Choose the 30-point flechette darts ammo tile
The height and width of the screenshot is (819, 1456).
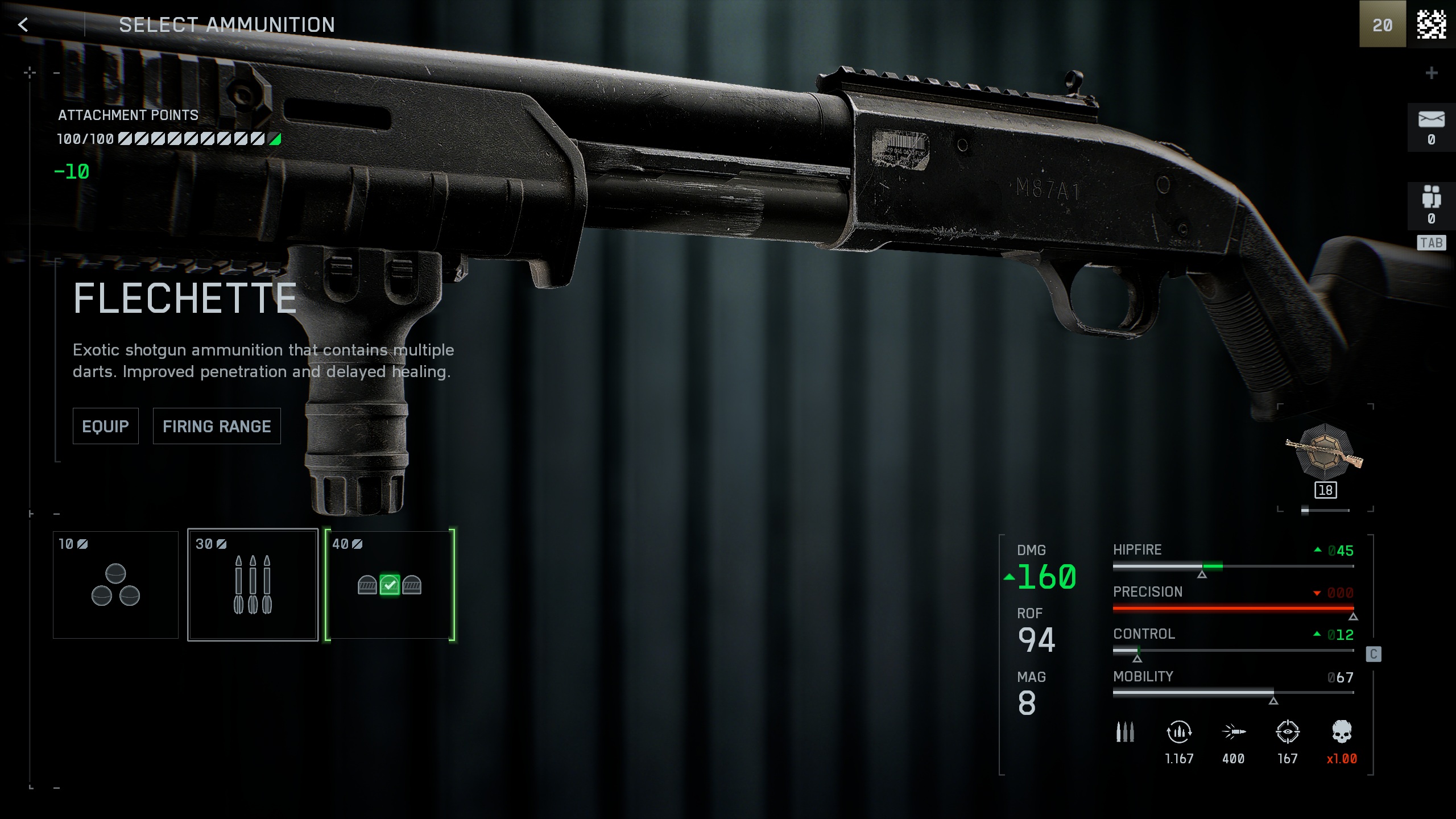(x=253, y=585)
